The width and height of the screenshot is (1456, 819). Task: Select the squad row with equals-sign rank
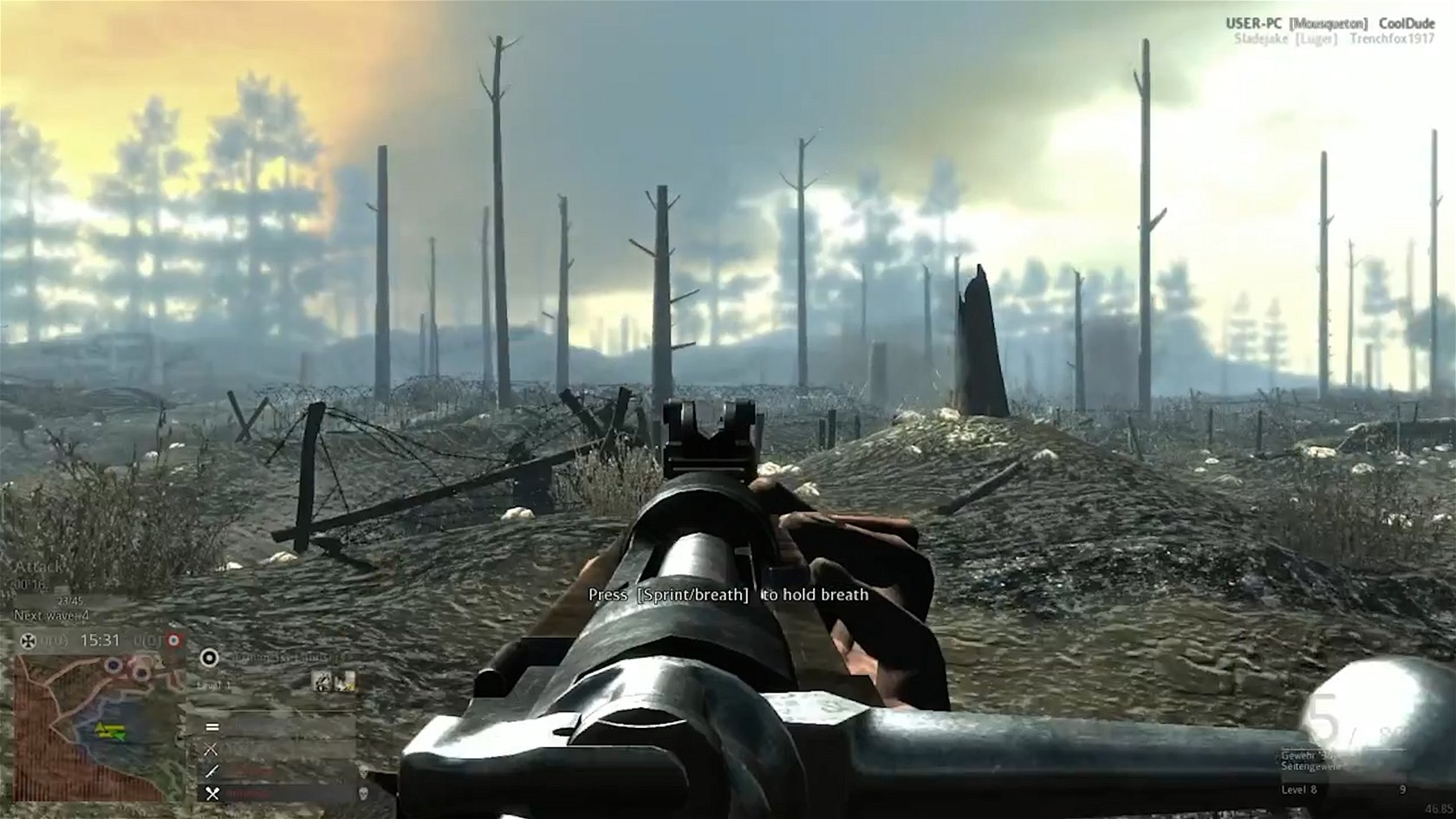click(279, 726)
